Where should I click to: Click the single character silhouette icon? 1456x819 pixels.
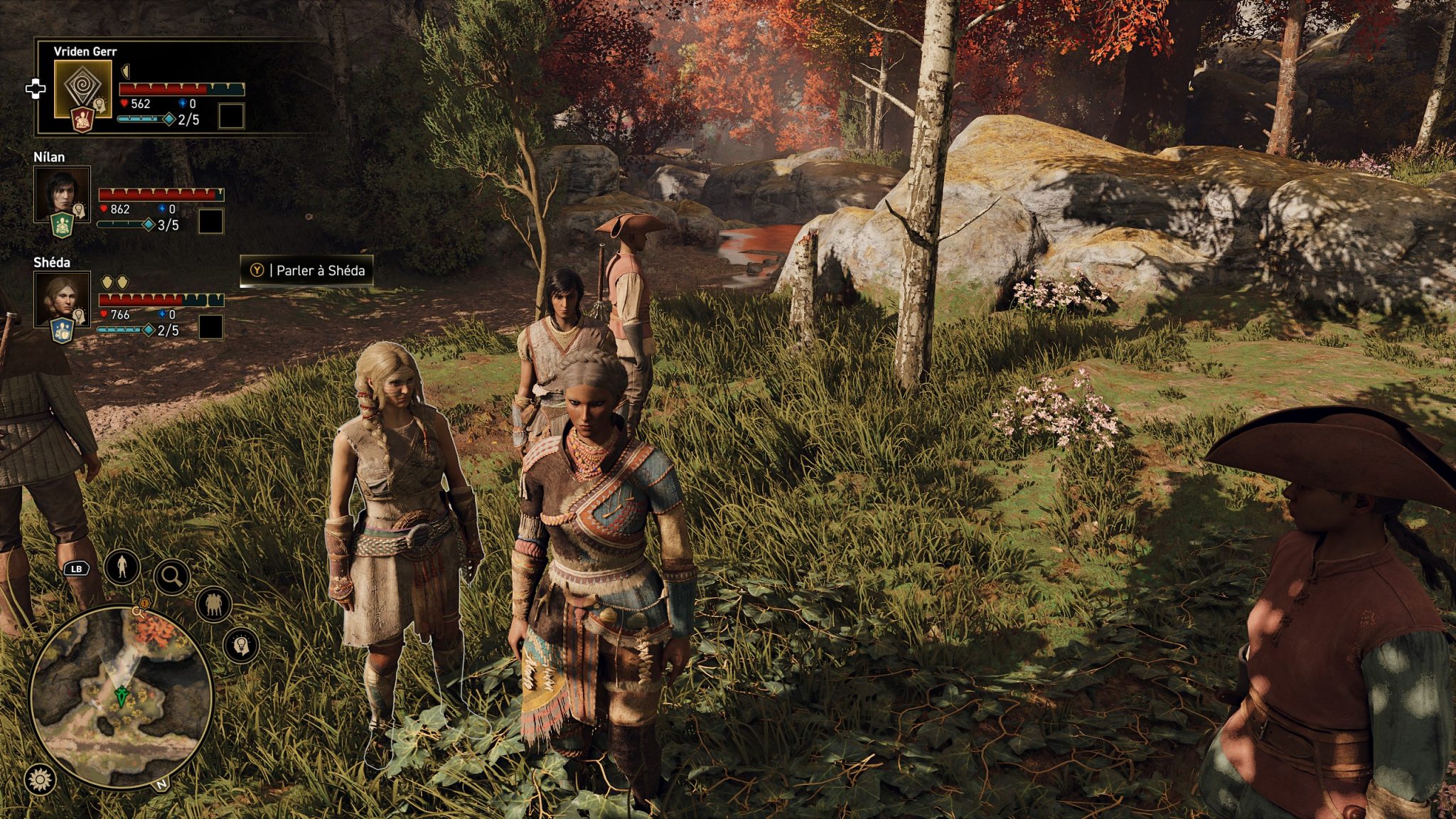(x=122, y=567)
